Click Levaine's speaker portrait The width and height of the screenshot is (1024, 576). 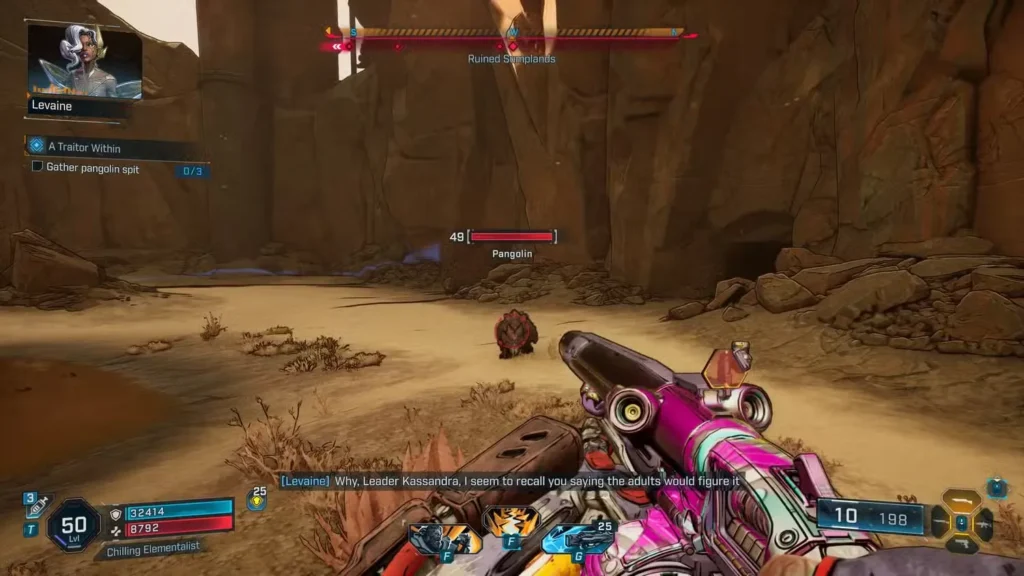pyautogui.click(x=85, y=62)
